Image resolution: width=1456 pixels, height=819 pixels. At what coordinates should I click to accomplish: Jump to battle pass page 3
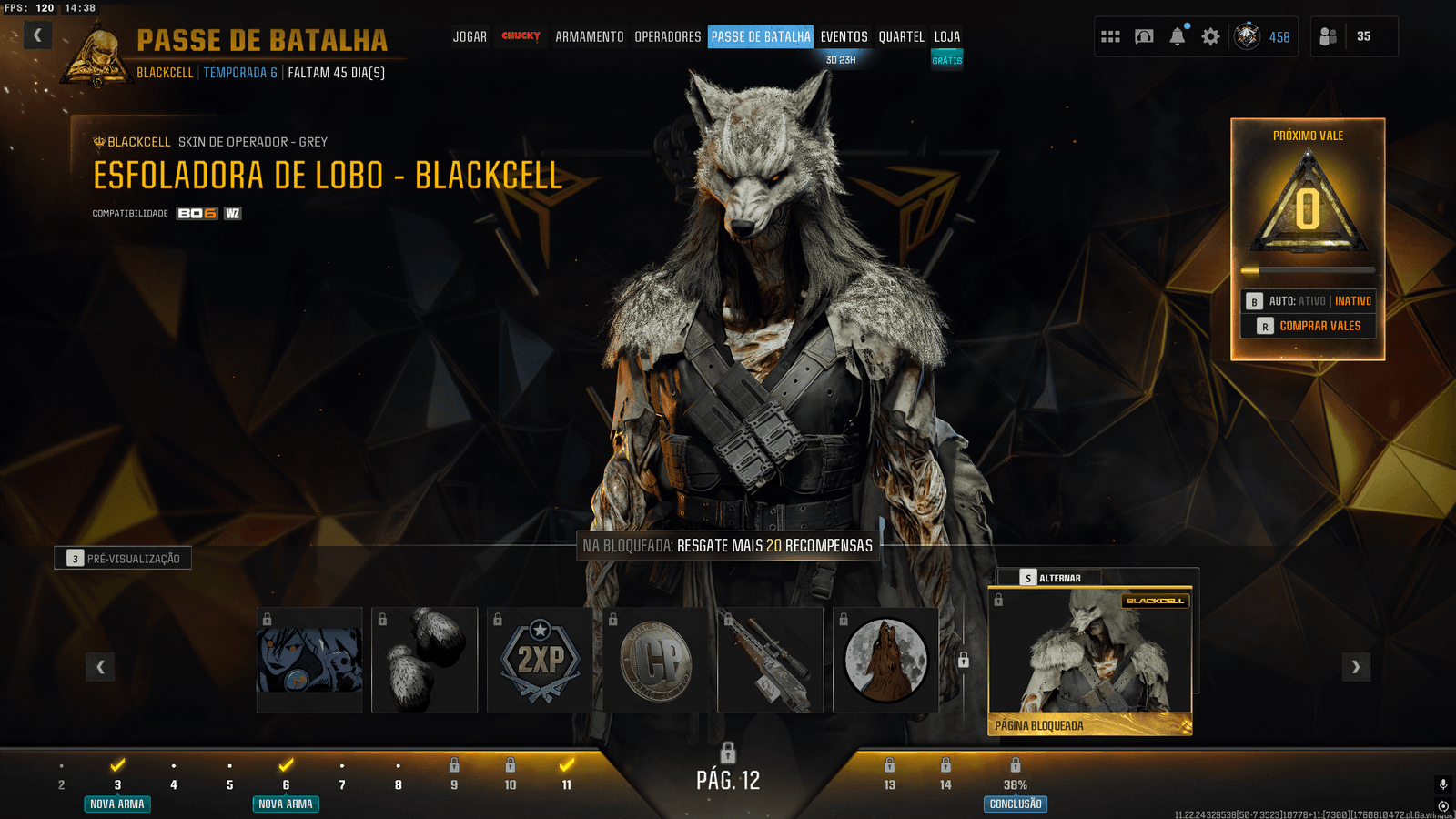coord(117,784)
